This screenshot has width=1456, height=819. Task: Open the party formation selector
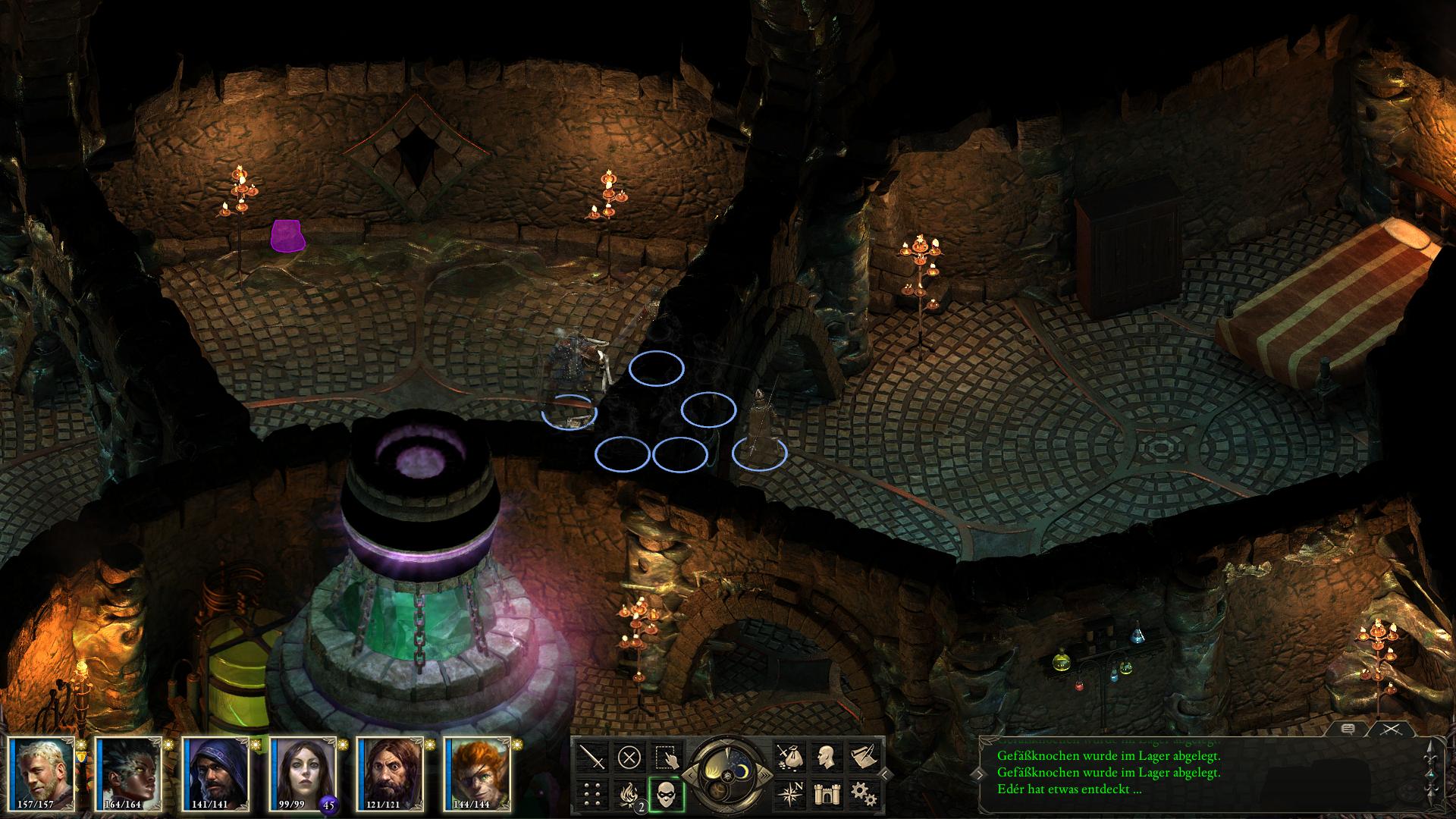point(592,794)
